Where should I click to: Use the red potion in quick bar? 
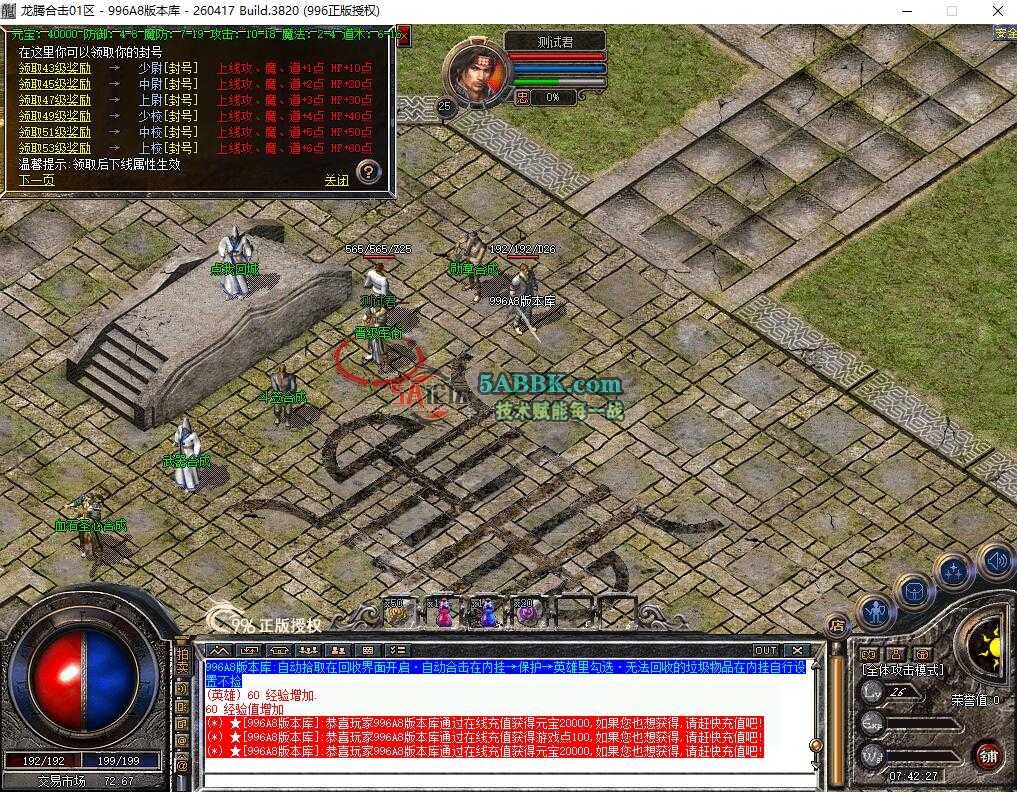pos(443,613)
